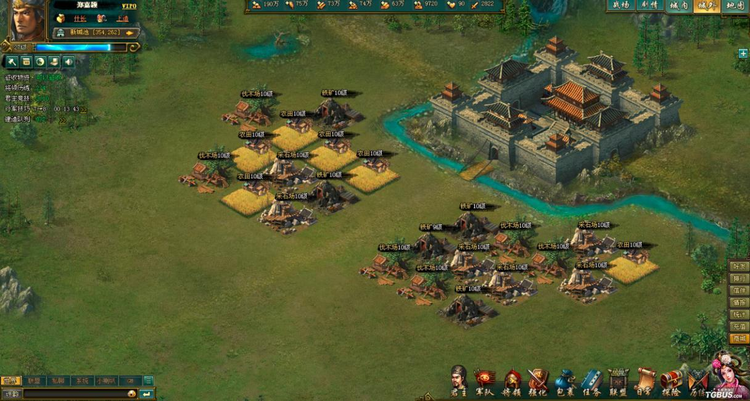The image size is (750, 401).
Task: Open the 包裹 (Bag) inventory
Action: [565, 379]
